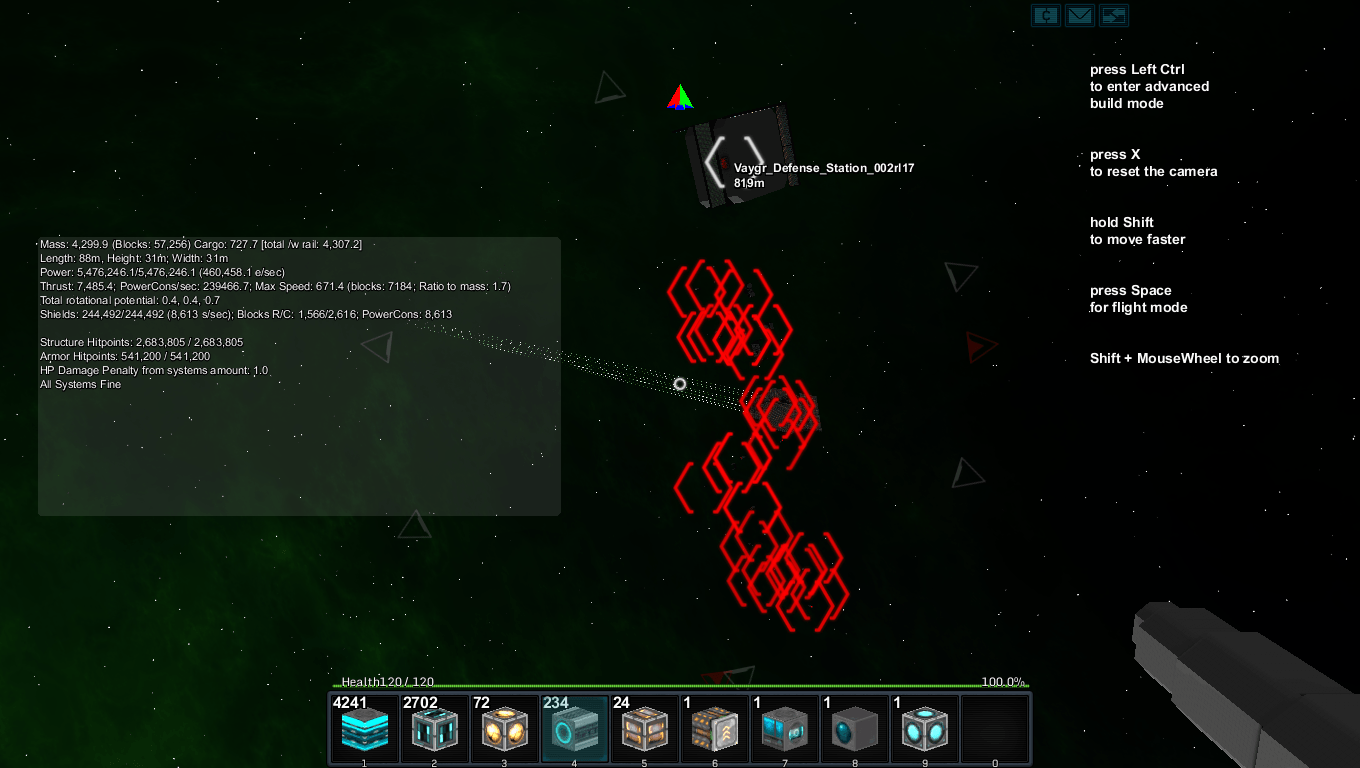Select the orange-panel block stack of 24

tap(645, 730)
